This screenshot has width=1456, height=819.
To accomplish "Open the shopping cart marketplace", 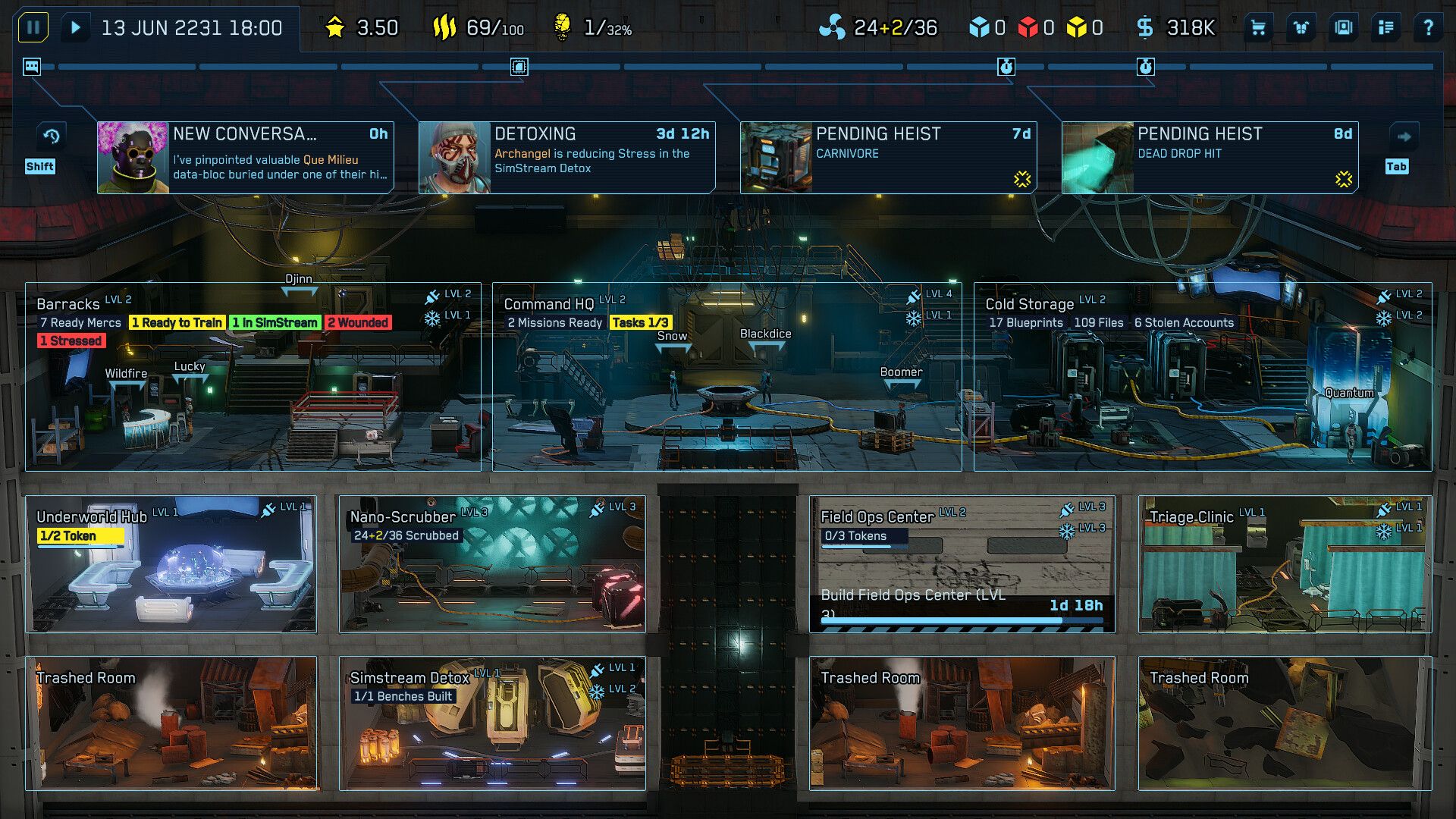I will pos(1259,27).
